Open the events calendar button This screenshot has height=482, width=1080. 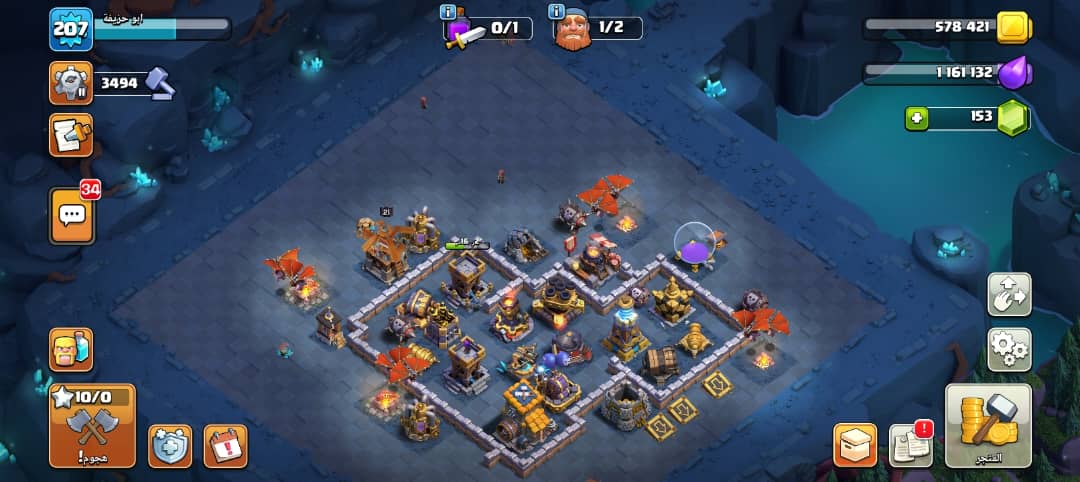(225, 446)
